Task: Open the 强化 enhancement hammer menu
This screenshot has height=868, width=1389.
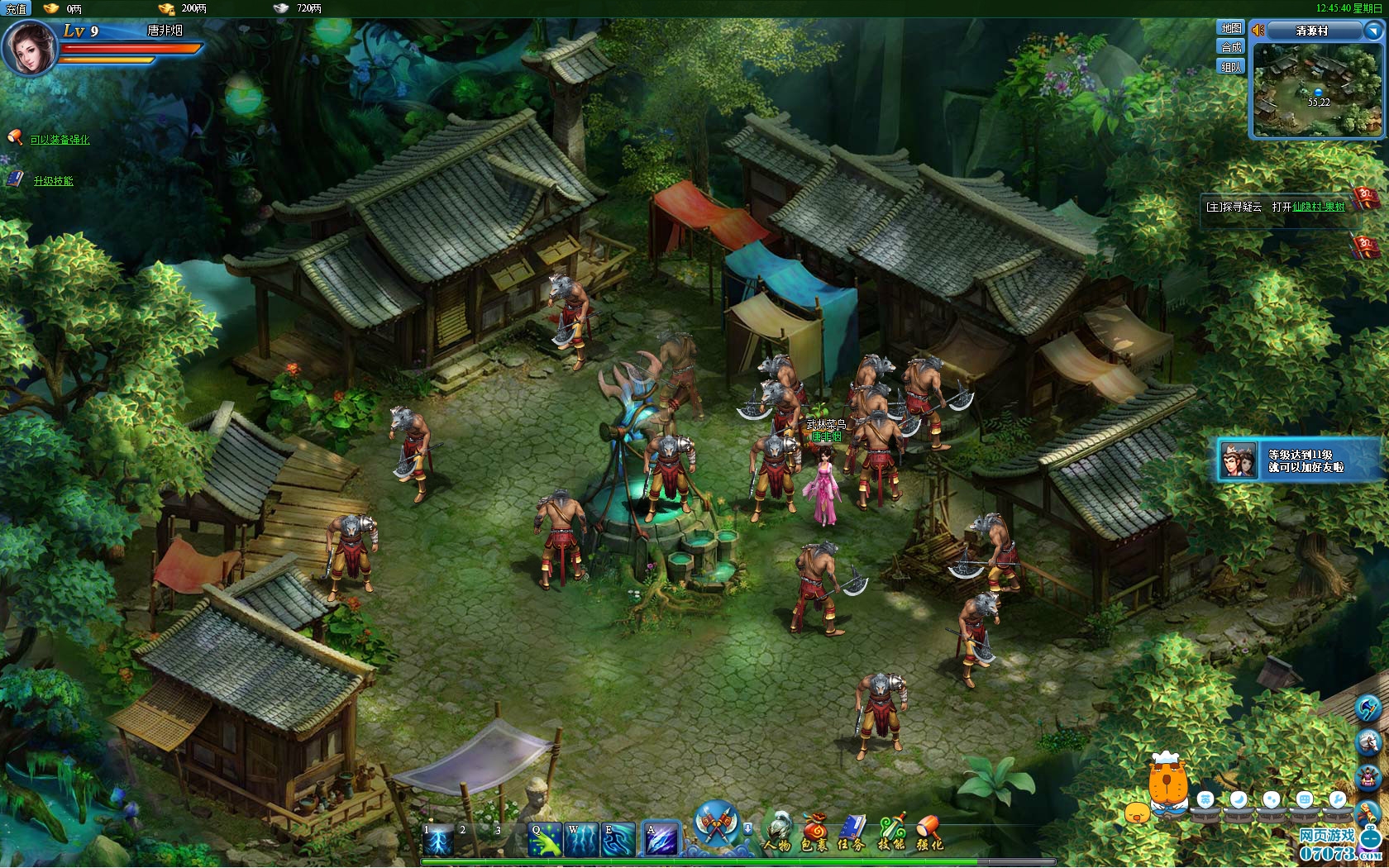Action: pyautogui.click(x=929, y=832)
